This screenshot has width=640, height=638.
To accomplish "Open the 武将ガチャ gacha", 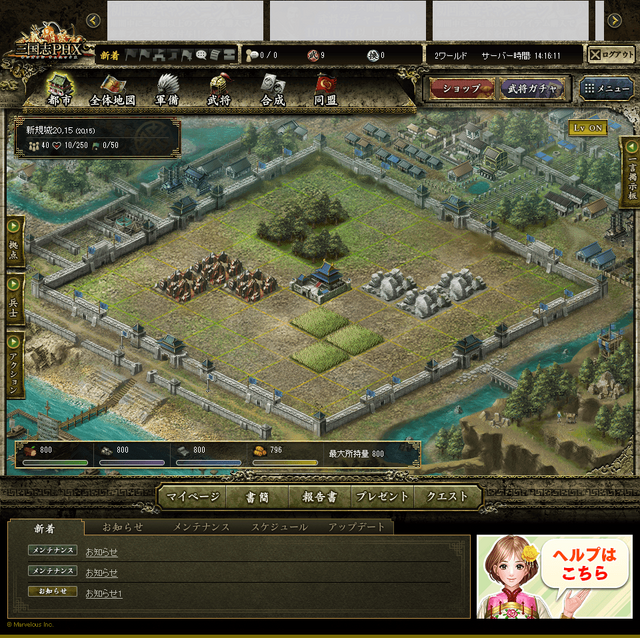I will (532, 89).
